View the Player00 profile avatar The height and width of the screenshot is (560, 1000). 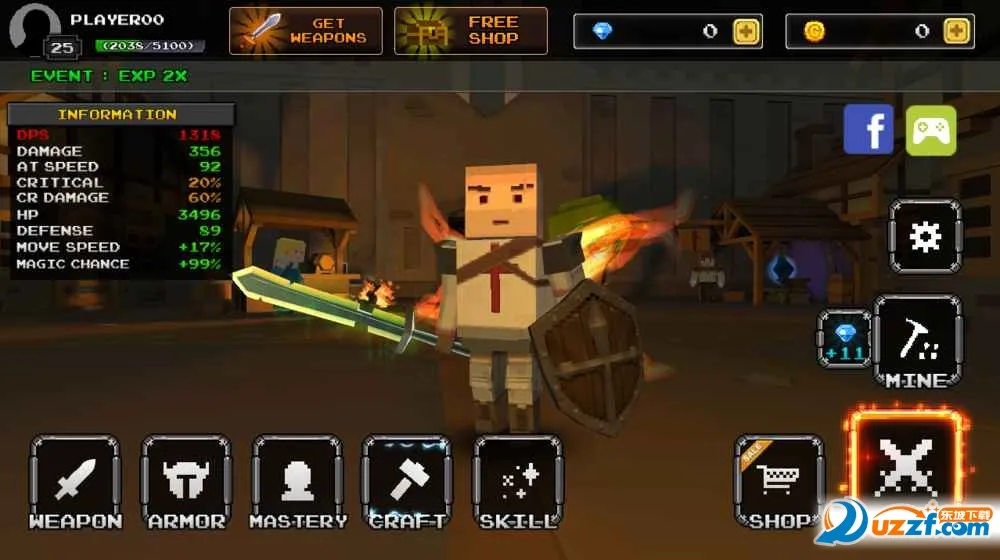click(33, 27)
